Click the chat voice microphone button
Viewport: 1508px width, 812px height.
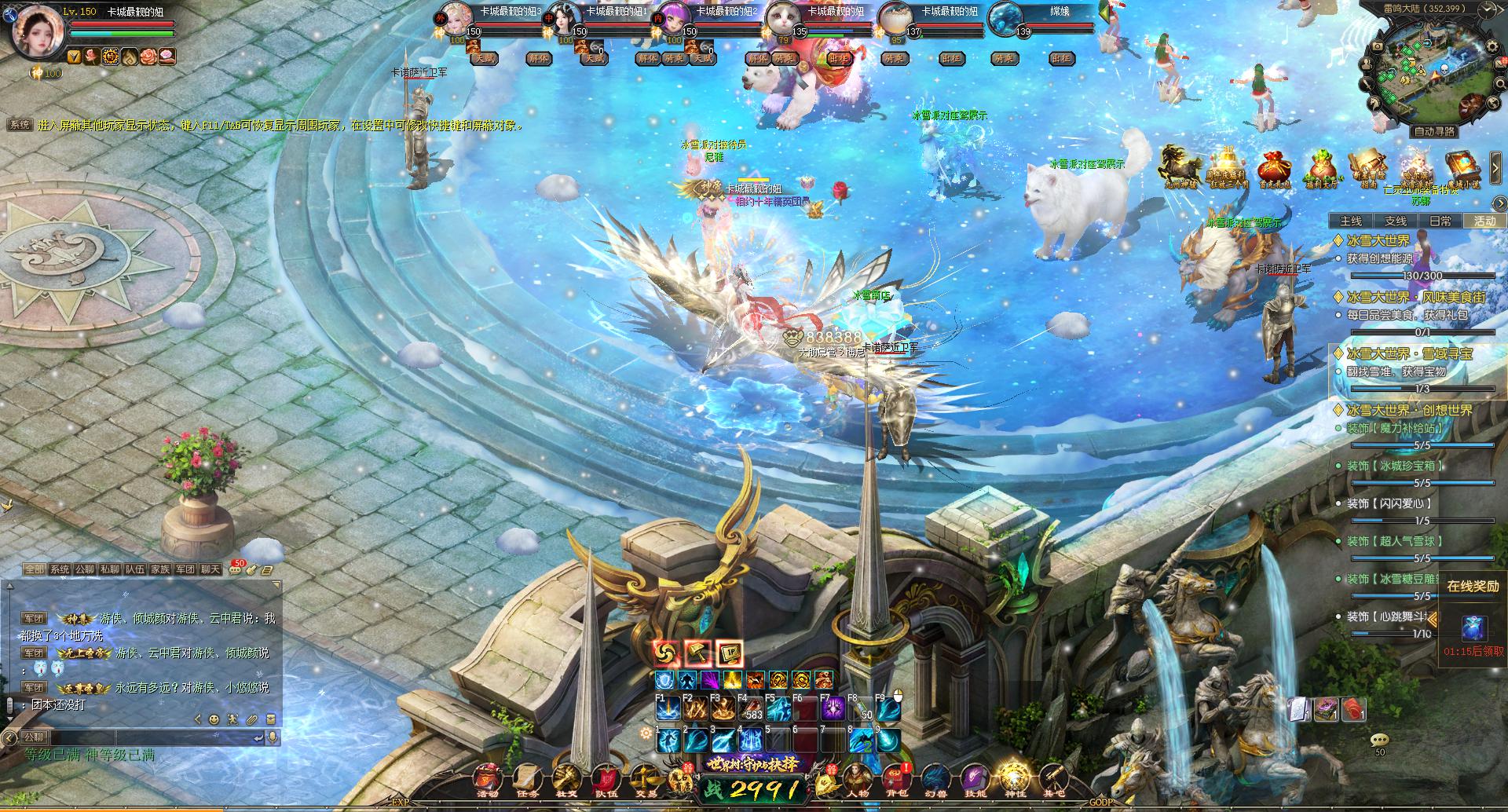point(273,737)
